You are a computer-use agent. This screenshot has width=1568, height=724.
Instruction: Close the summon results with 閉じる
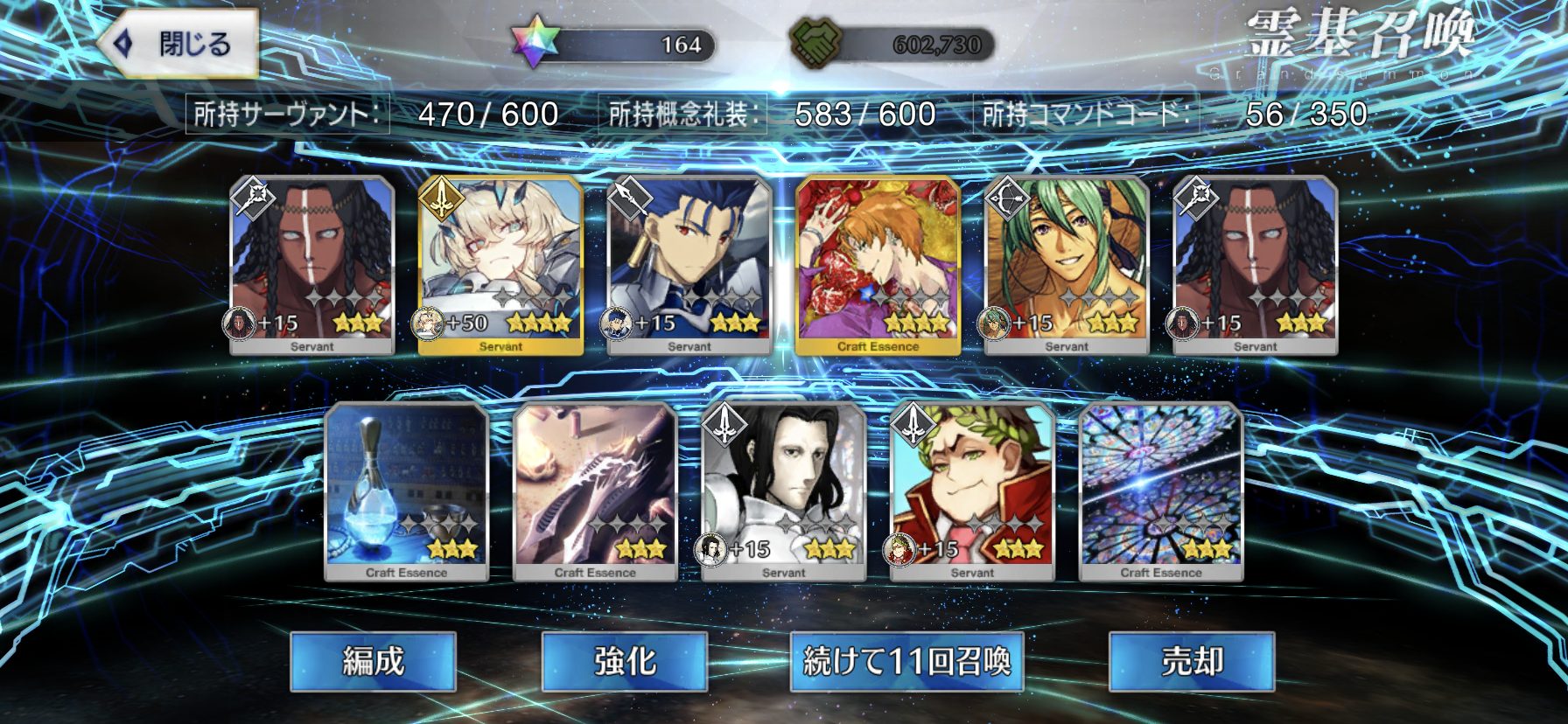(178, 44)
